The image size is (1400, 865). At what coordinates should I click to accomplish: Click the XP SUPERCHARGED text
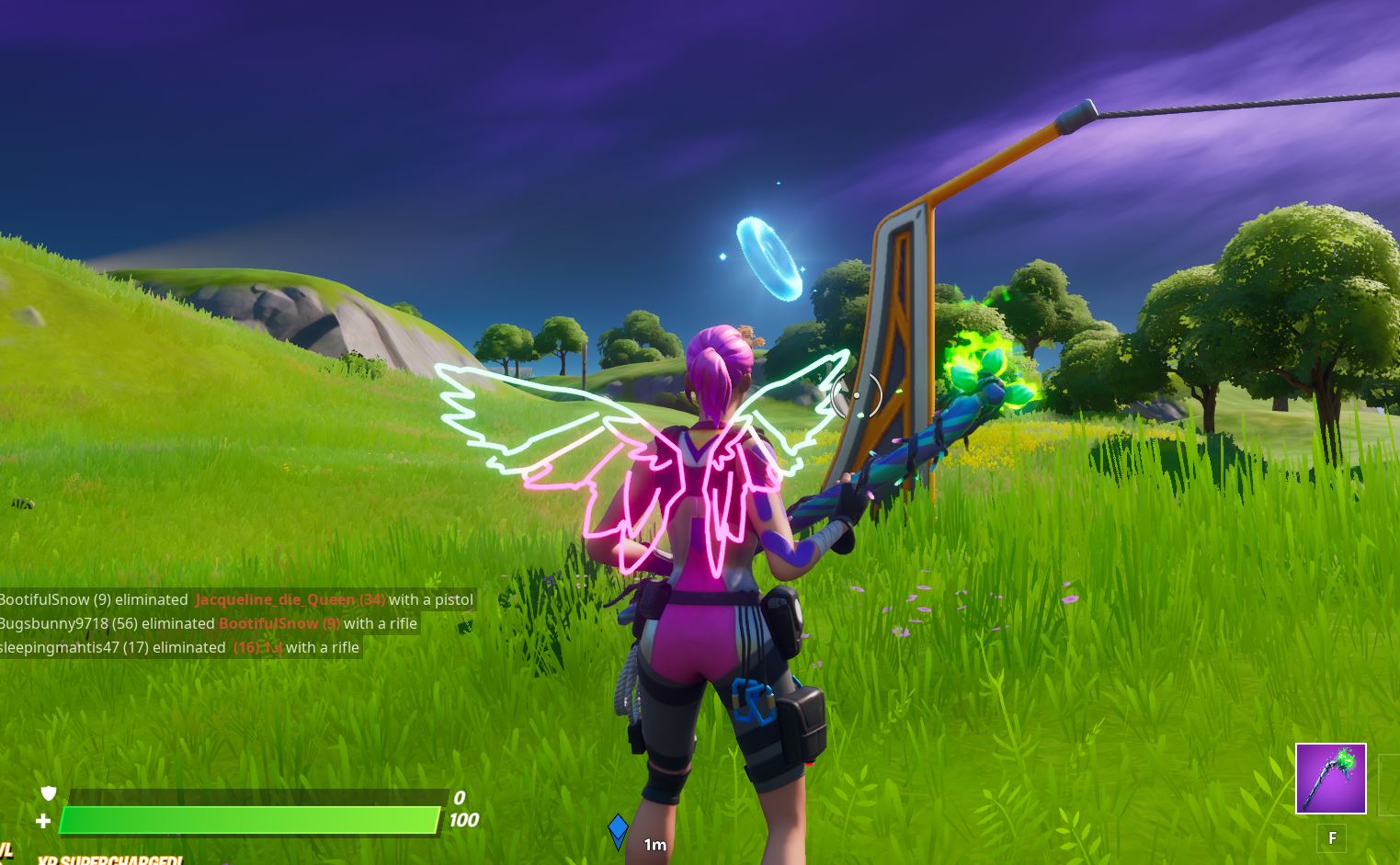coord(110,860)
